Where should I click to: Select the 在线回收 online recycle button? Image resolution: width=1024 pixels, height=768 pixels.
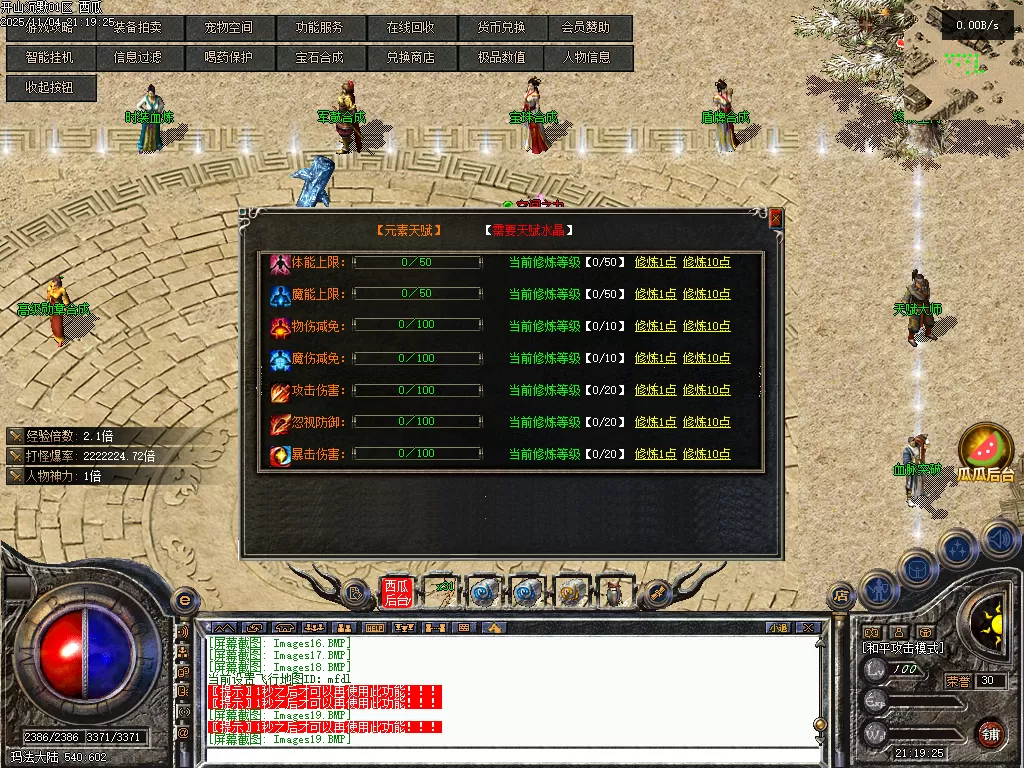[x=410, y=28]
